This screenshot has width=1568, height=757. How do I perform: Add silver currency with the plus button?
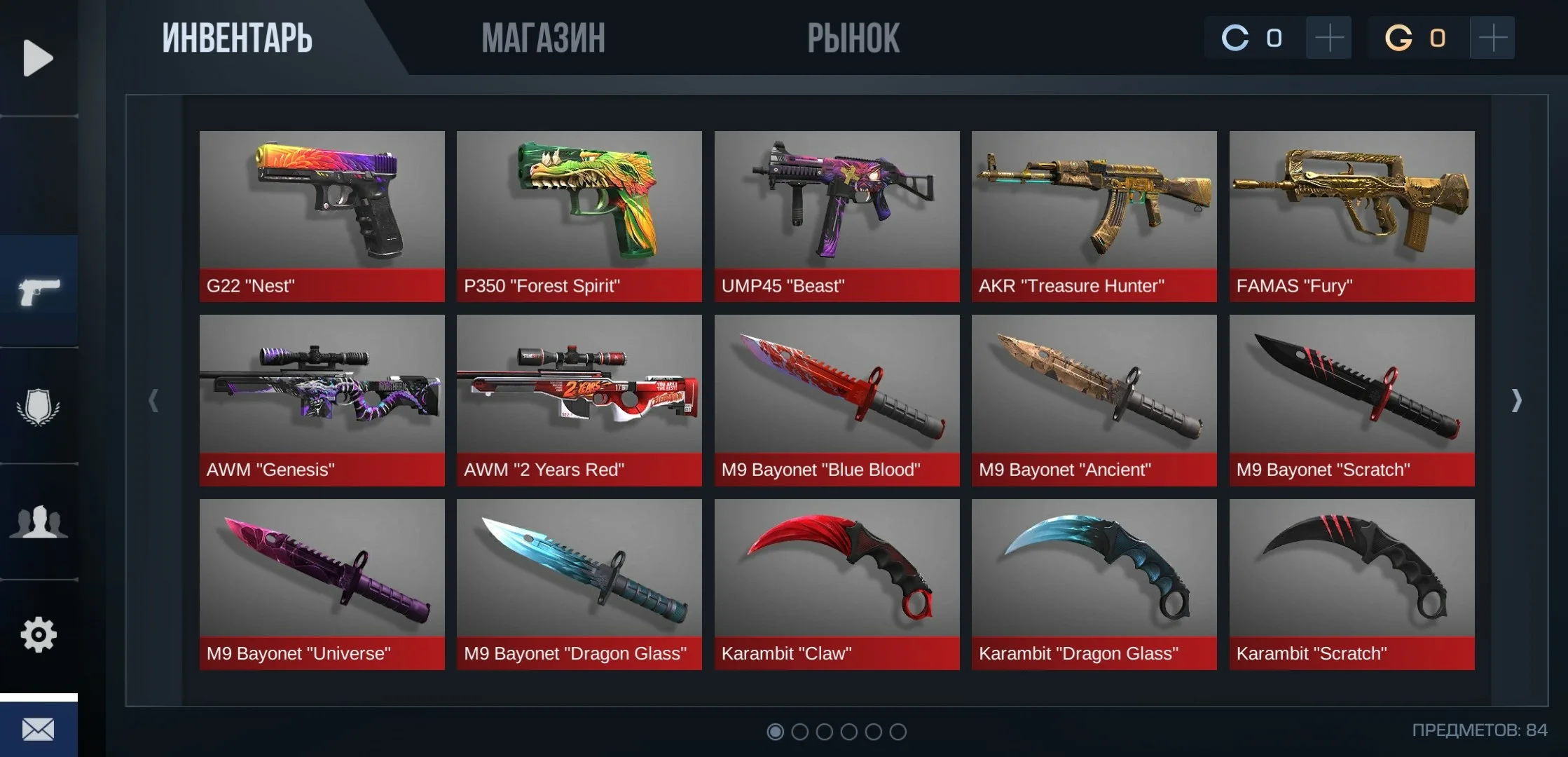coord(1328,38)
